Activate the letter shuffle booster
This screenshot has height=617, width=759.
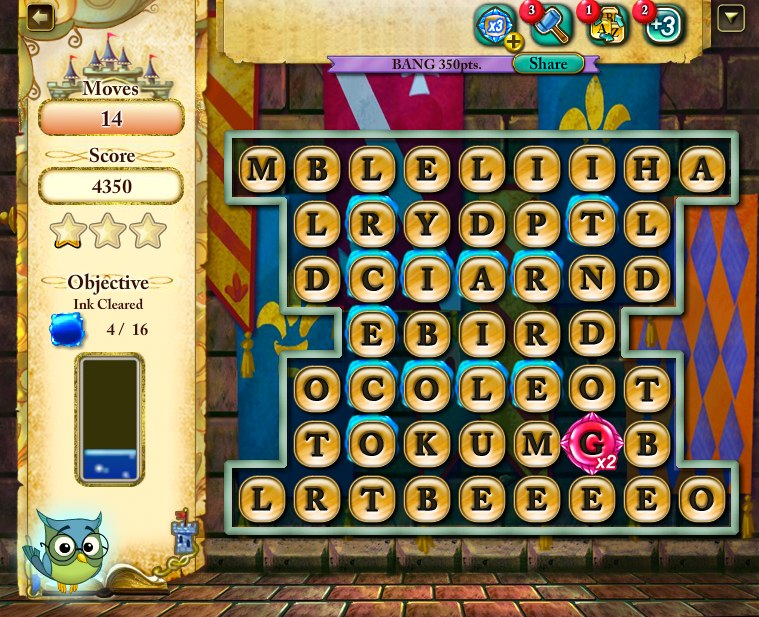click(608, 23)
